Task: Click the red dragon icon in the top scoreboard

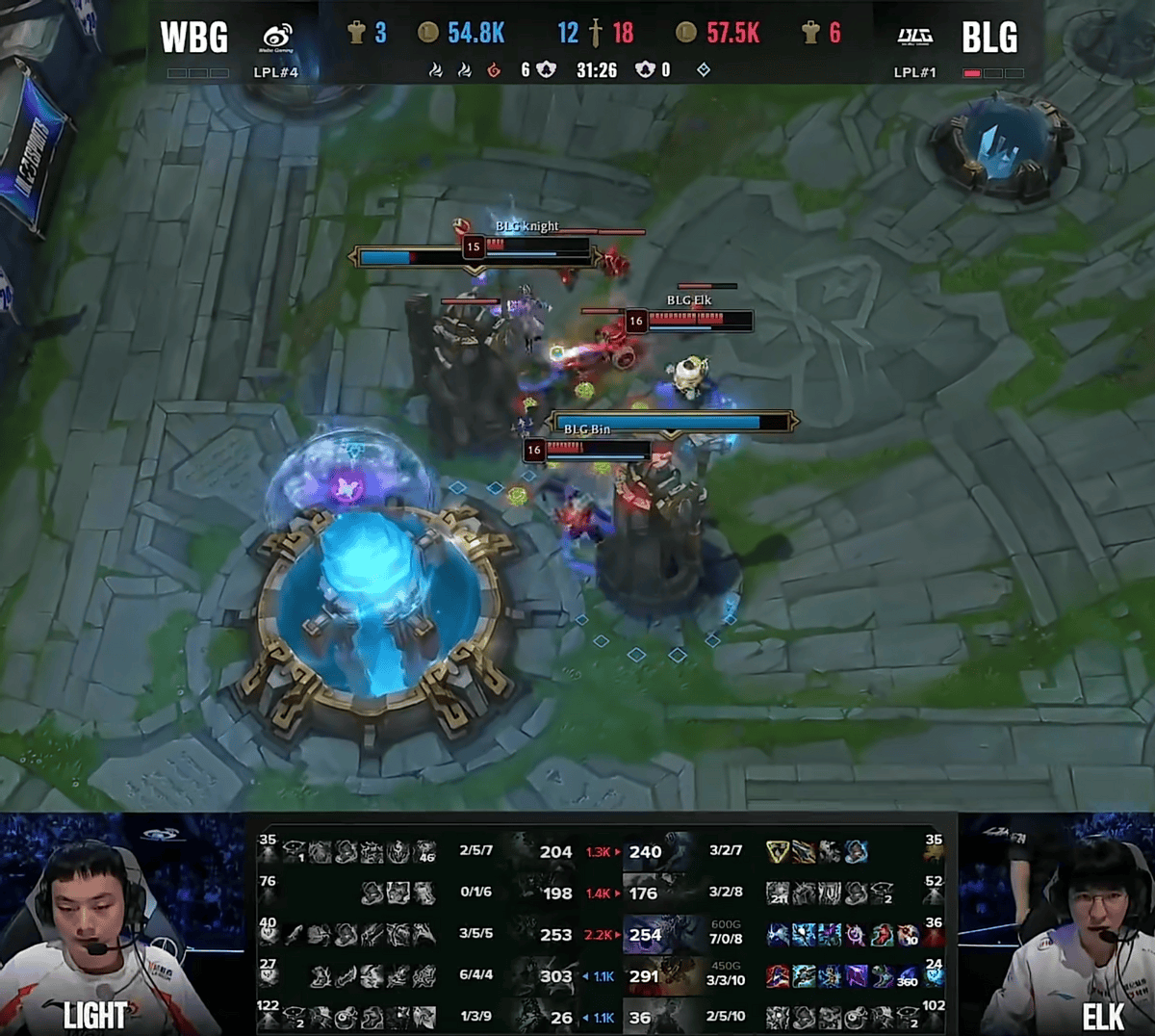Action: [x=494, y=69]
